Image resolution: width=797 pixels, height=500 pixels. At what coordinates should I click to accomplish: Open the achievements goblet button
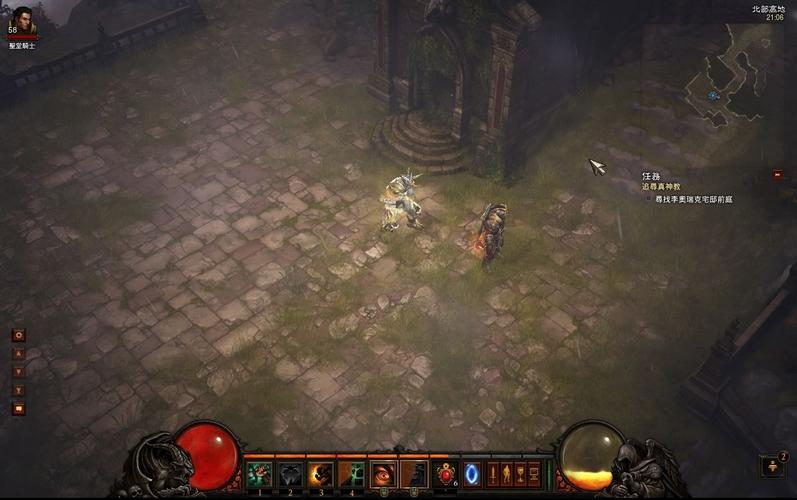521,472
